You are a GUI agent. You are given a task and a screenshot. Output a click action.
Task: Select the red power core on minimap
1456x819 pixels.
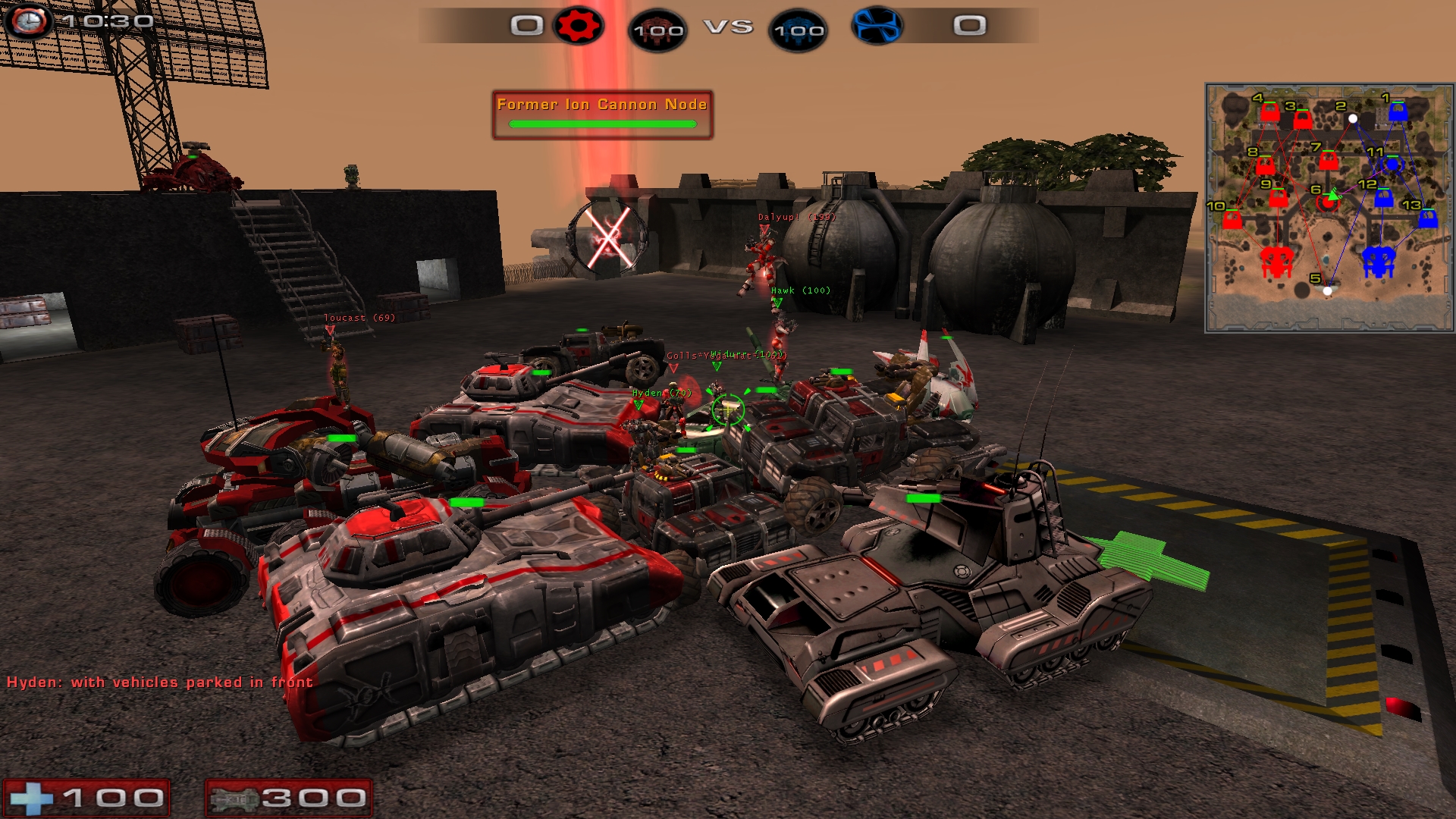(x=1276, y=262)
